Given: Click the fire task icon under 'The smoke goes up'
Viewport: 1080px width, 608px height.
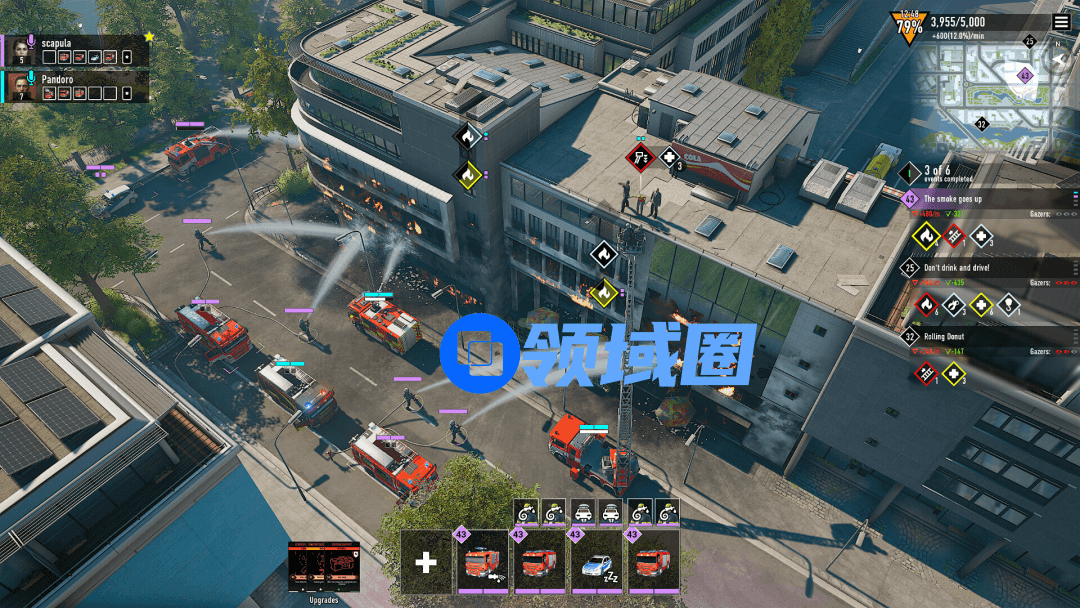Looking at the screenshot, I should click(x=926, y=236).
